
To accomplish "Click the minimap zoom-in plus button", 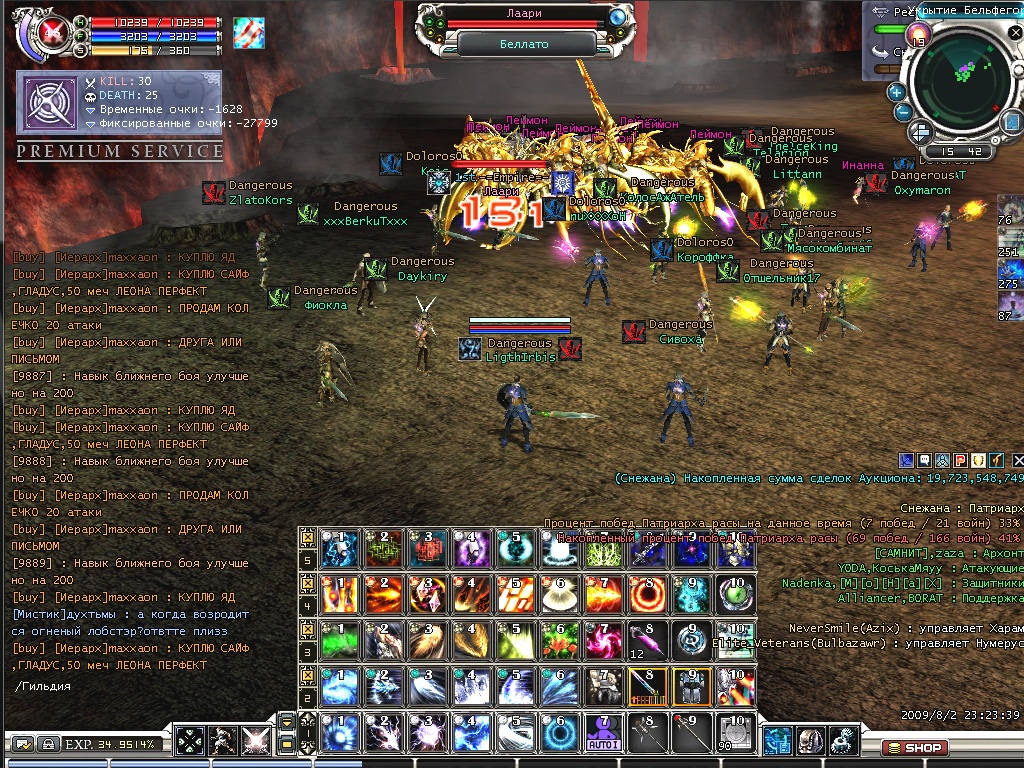I will point(896,93).
